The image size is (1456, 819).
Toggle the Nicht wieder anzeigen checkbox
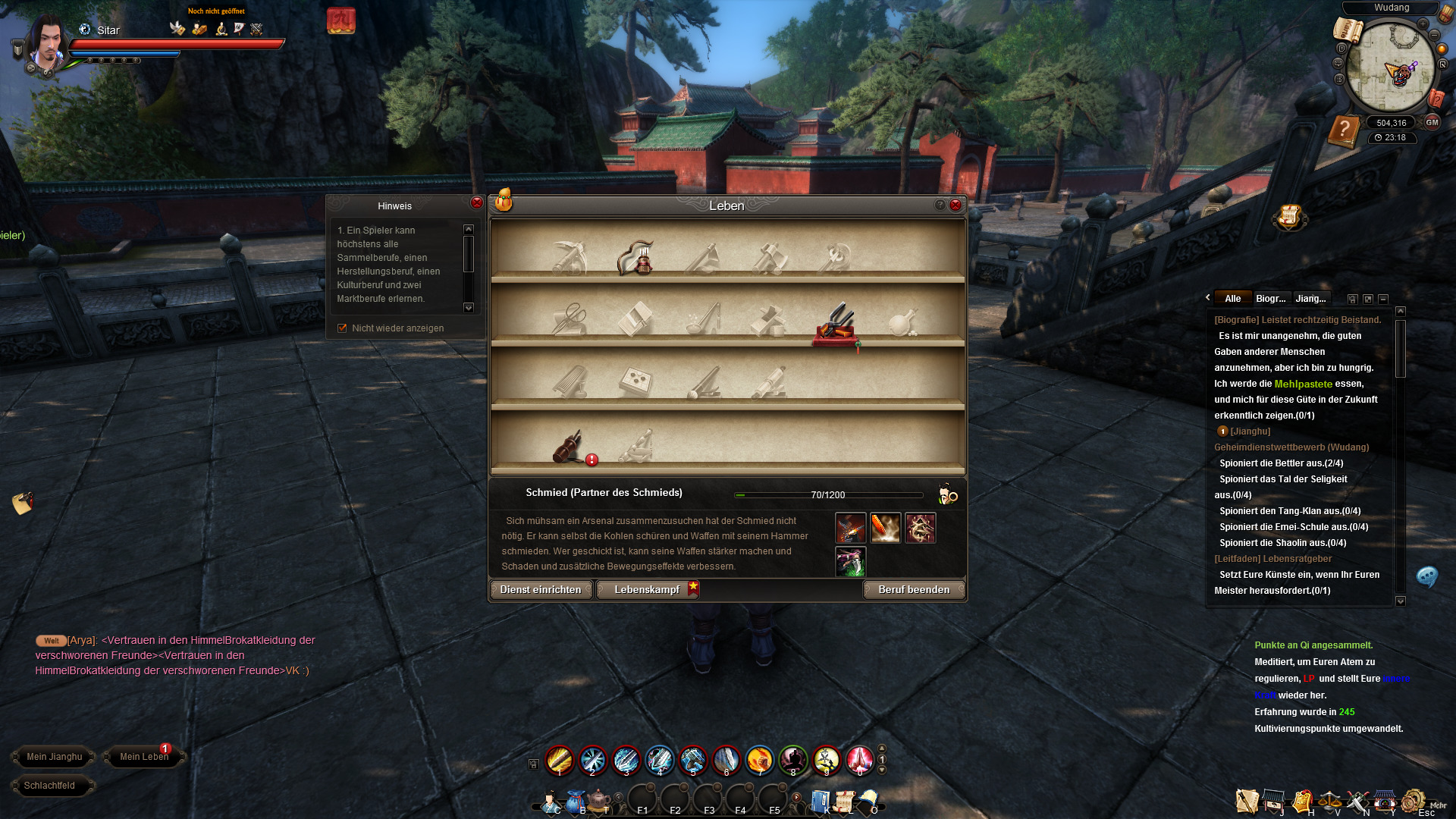click(x=342, y=328)
